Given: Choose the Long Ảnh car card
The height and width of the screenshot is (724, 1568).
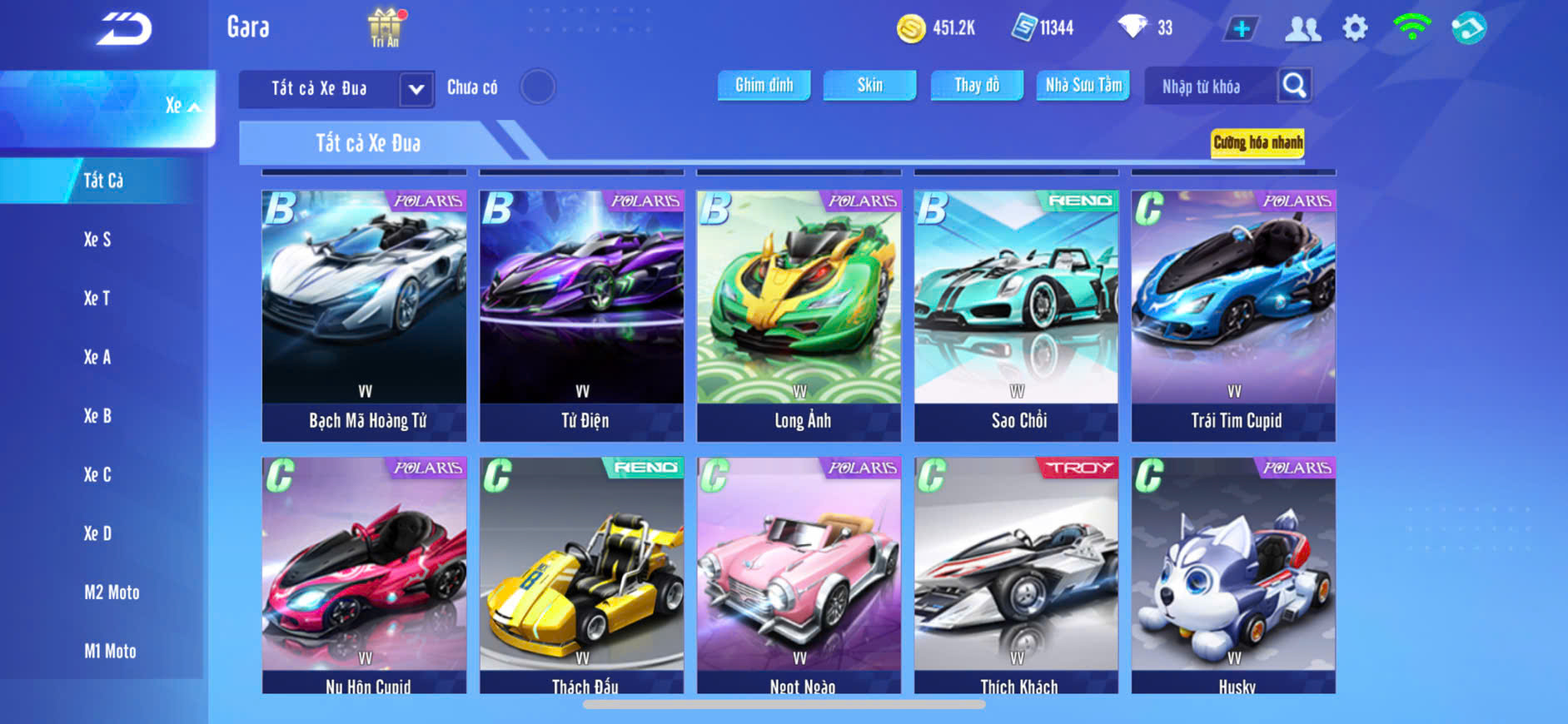Looking at the screenshot, I should coord(799,315).
